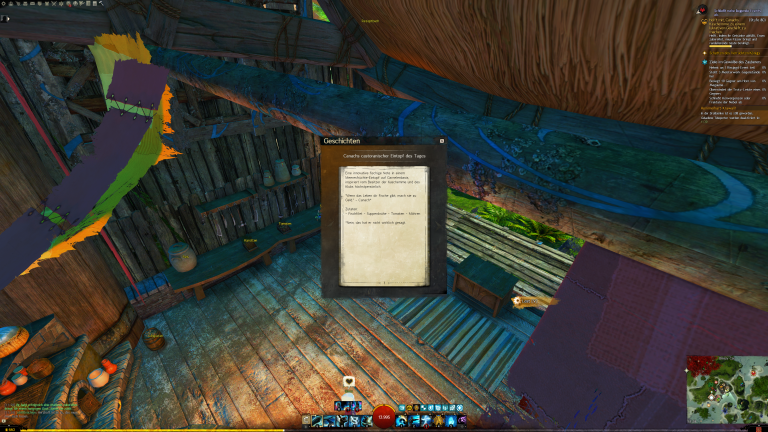Image resolution: width=768 pixels, height=432 pixels.
Task: Click the orange star objective in the tracker
Action: point(703,52)
